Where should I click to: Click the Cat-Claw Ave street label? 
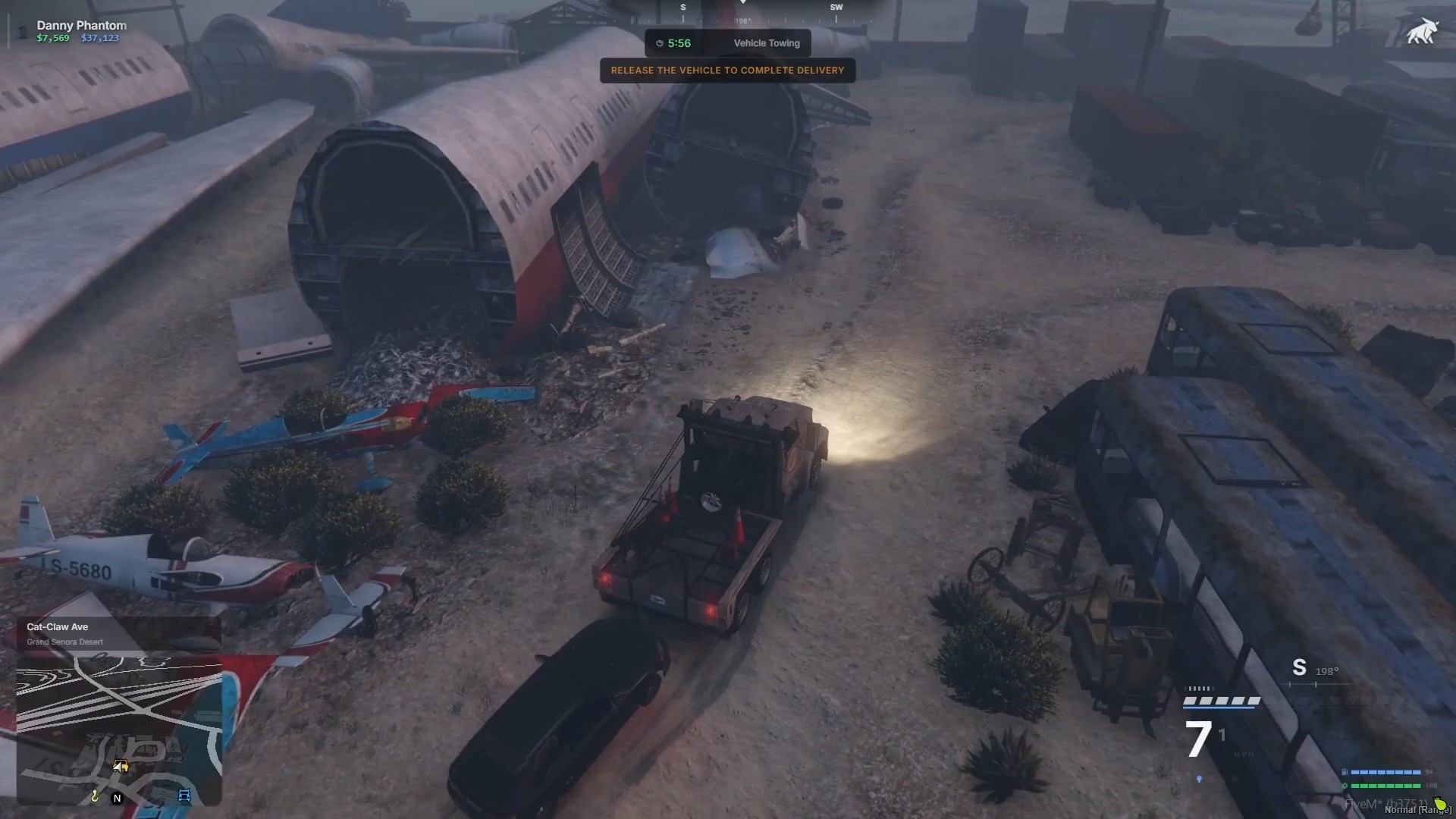coord(58,627)
